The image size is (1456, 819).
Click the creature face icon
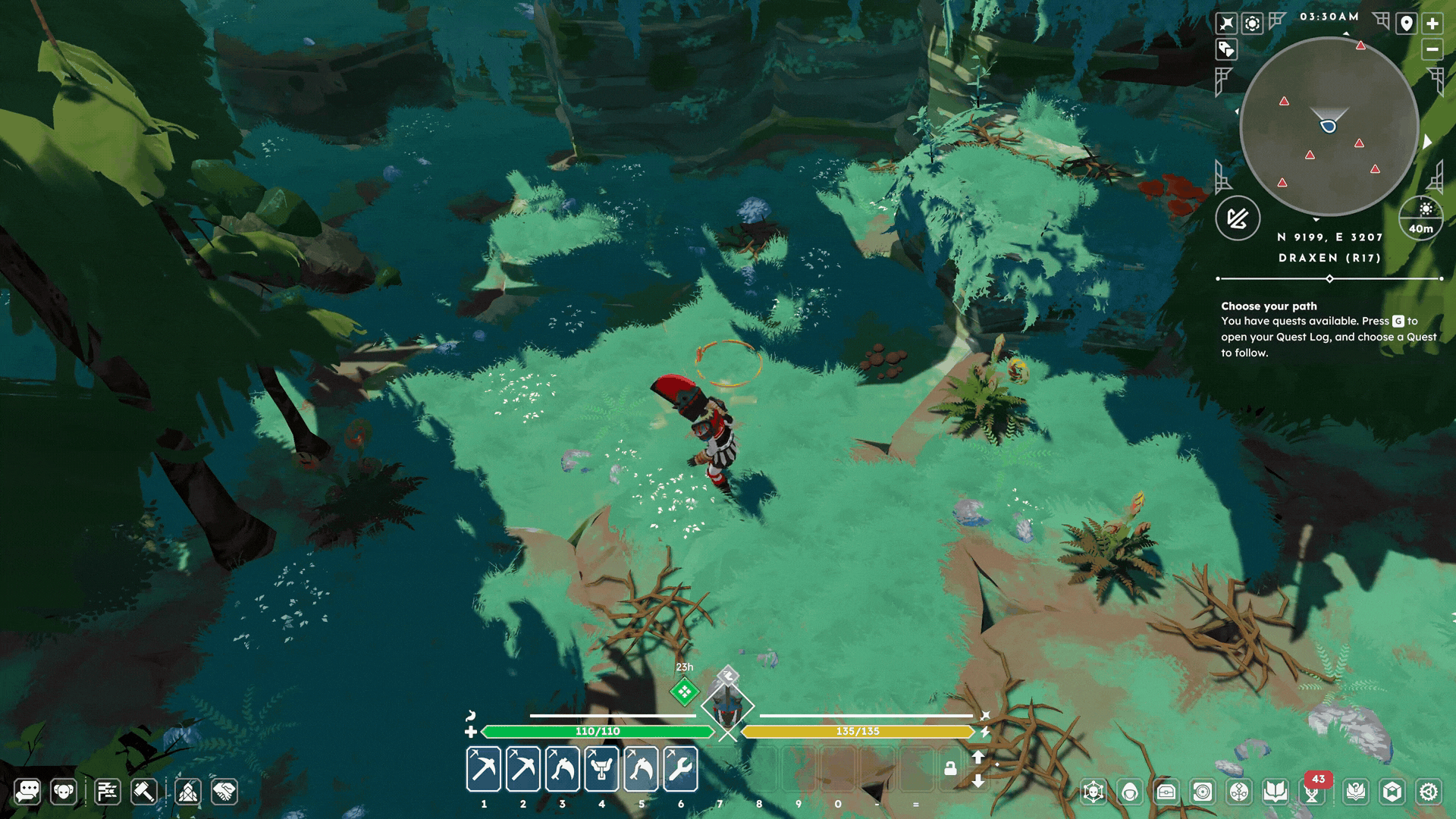pyautogui.click(x=64, y=792)
